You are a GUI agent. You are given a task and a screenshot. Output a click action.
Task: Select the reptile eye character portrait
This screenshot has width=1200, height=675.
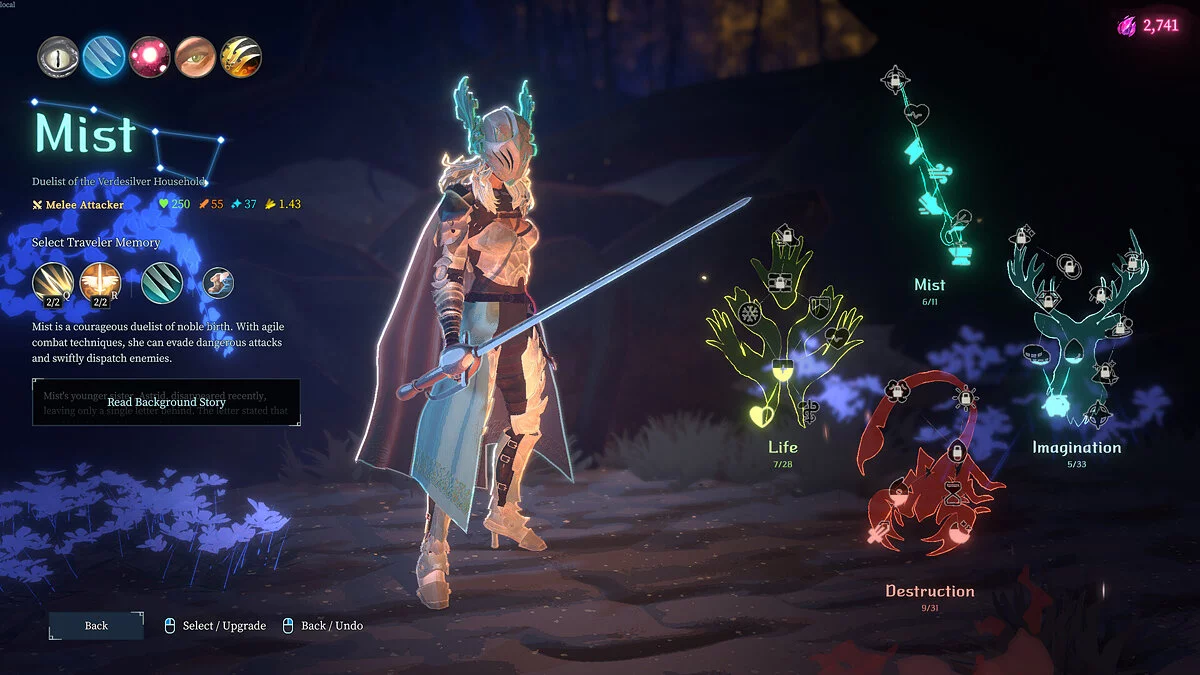tap(59, 57)
